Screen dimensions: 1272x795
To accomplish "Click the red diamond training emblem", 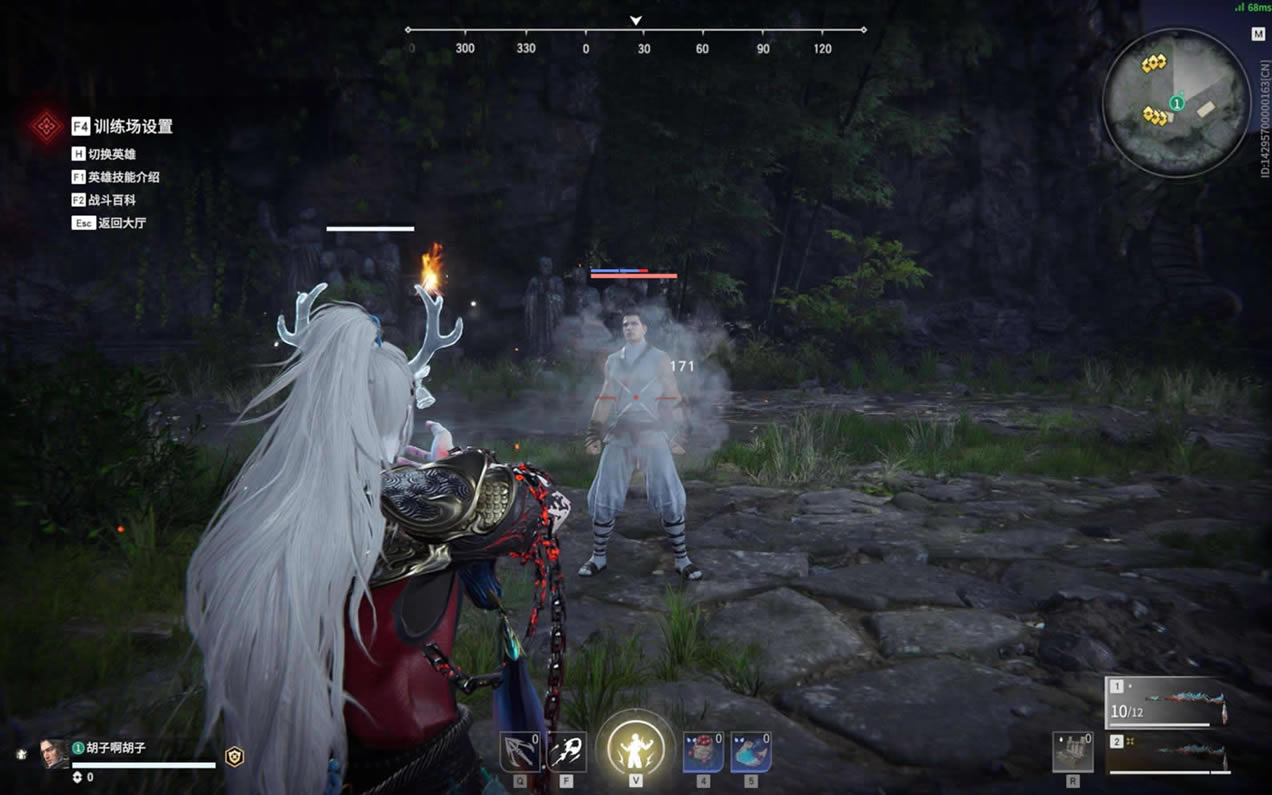I will tap(46, 126).
